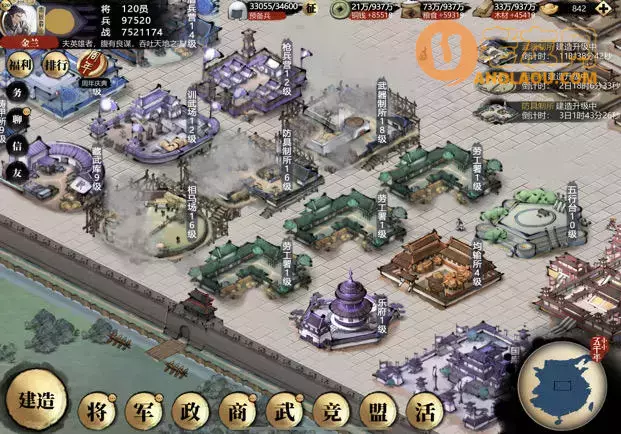Click the player avatar portrait
This screenshot has width=621, height=434.
22,18
